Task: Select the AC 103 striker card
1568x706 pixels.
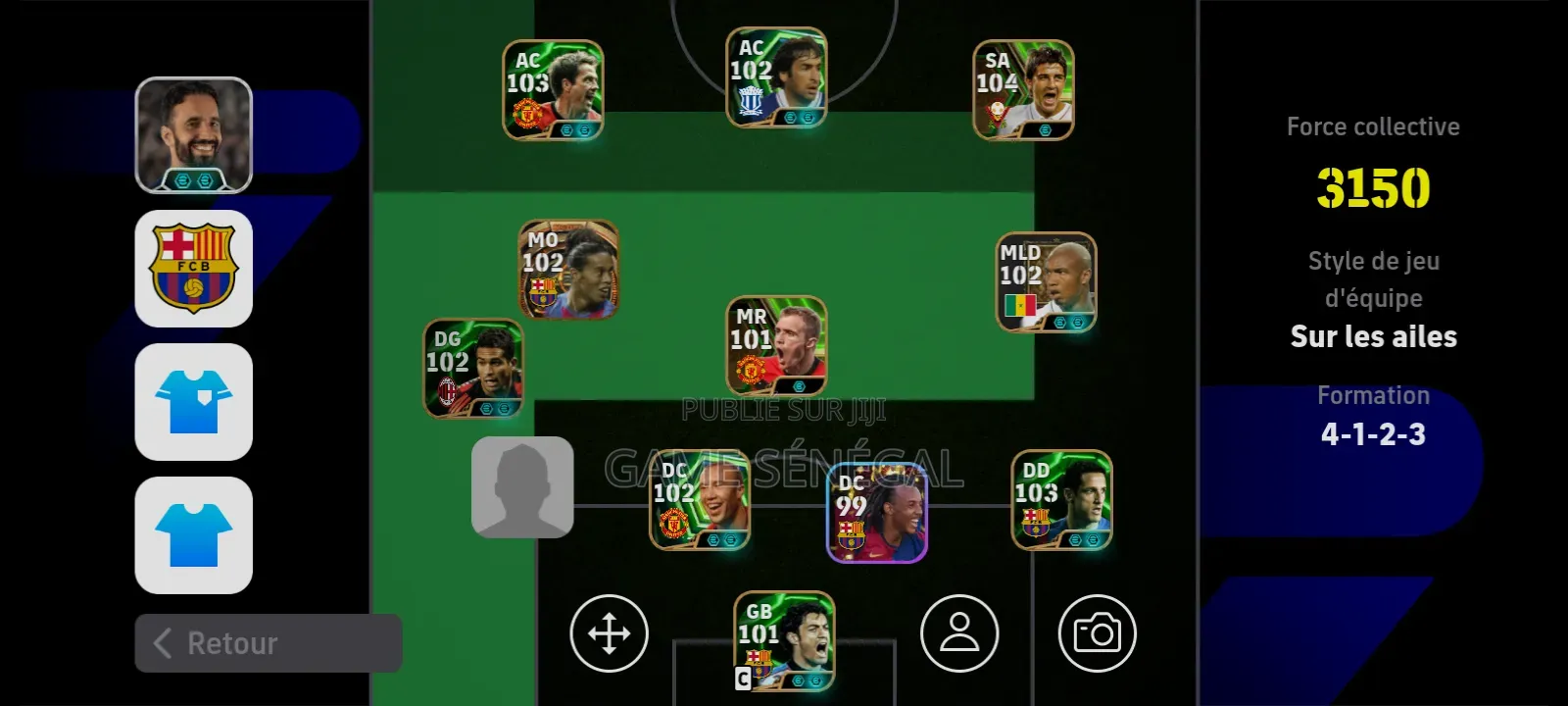Action: tap(552, 88)
